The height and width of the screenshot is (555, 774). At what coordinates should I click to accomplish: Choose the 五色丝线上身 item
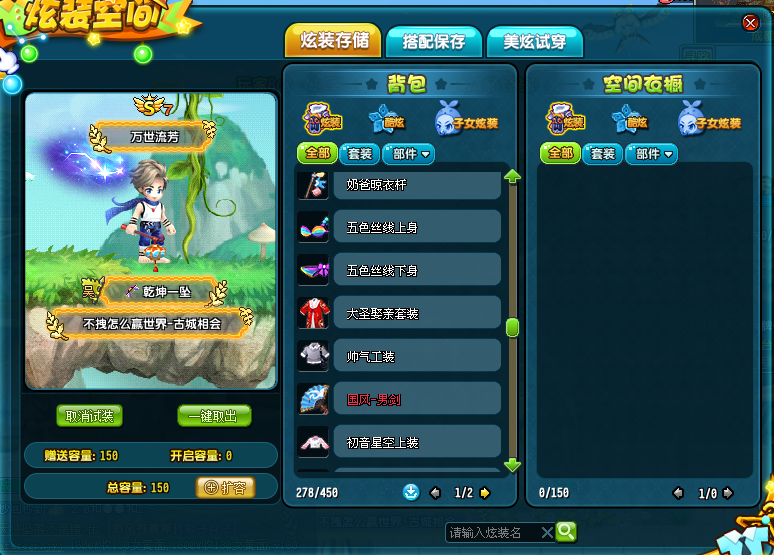[x=400, y=228]
